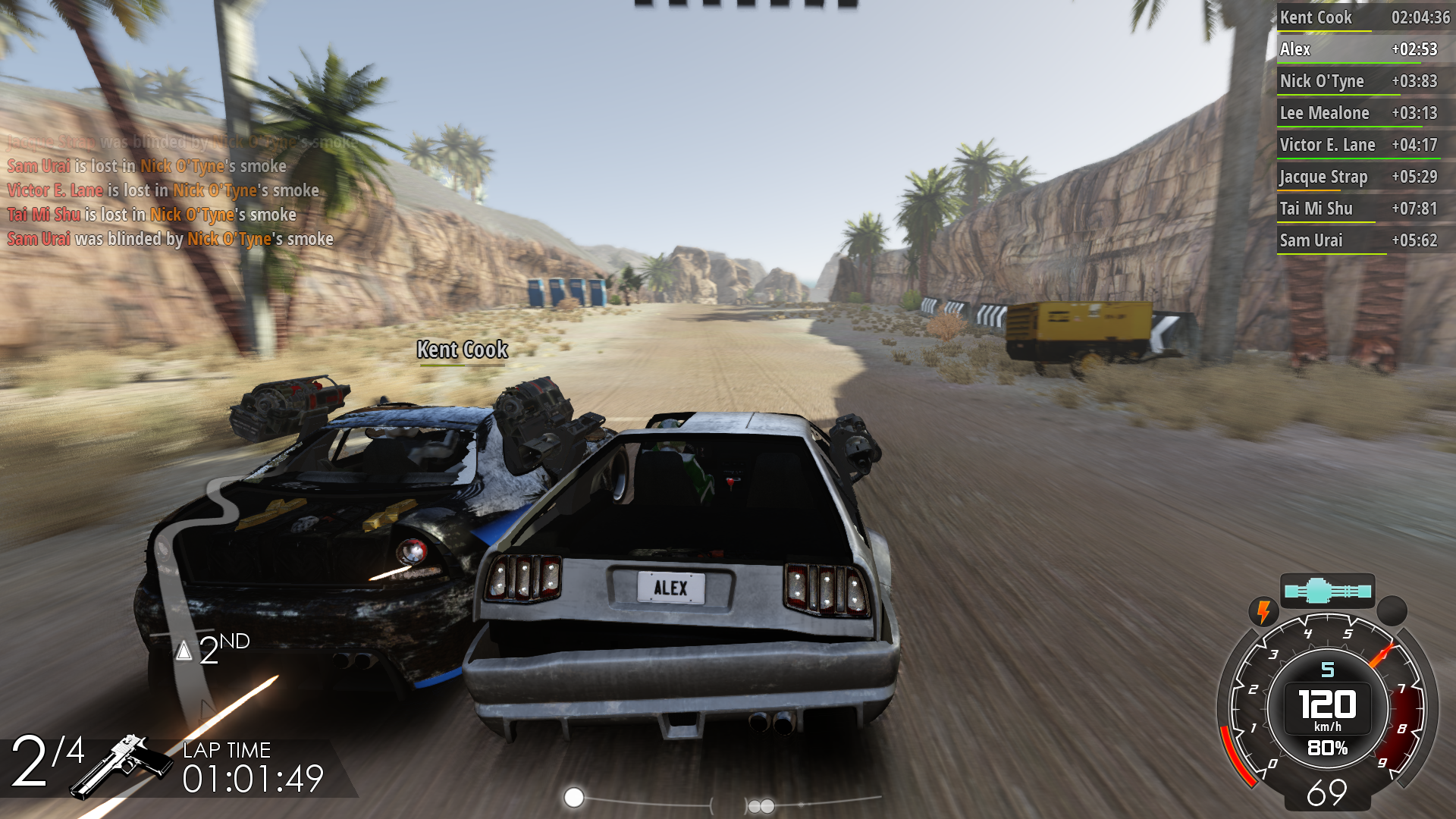Choose Nick O'Tyne in the standings list
Image resolution: width=1456 pixels, height=819 pixels.
click(x=1363, y=81)
